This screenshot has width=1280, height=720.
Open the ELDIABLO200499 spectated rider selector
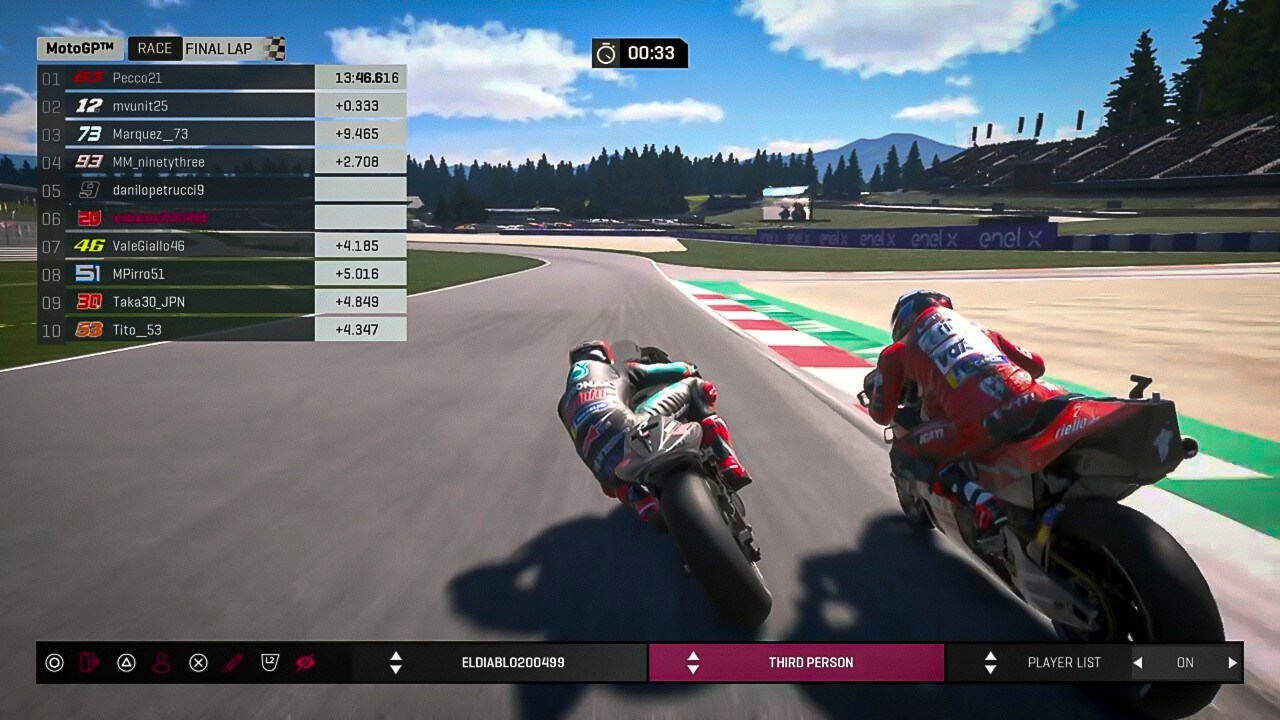pos(513,663)
